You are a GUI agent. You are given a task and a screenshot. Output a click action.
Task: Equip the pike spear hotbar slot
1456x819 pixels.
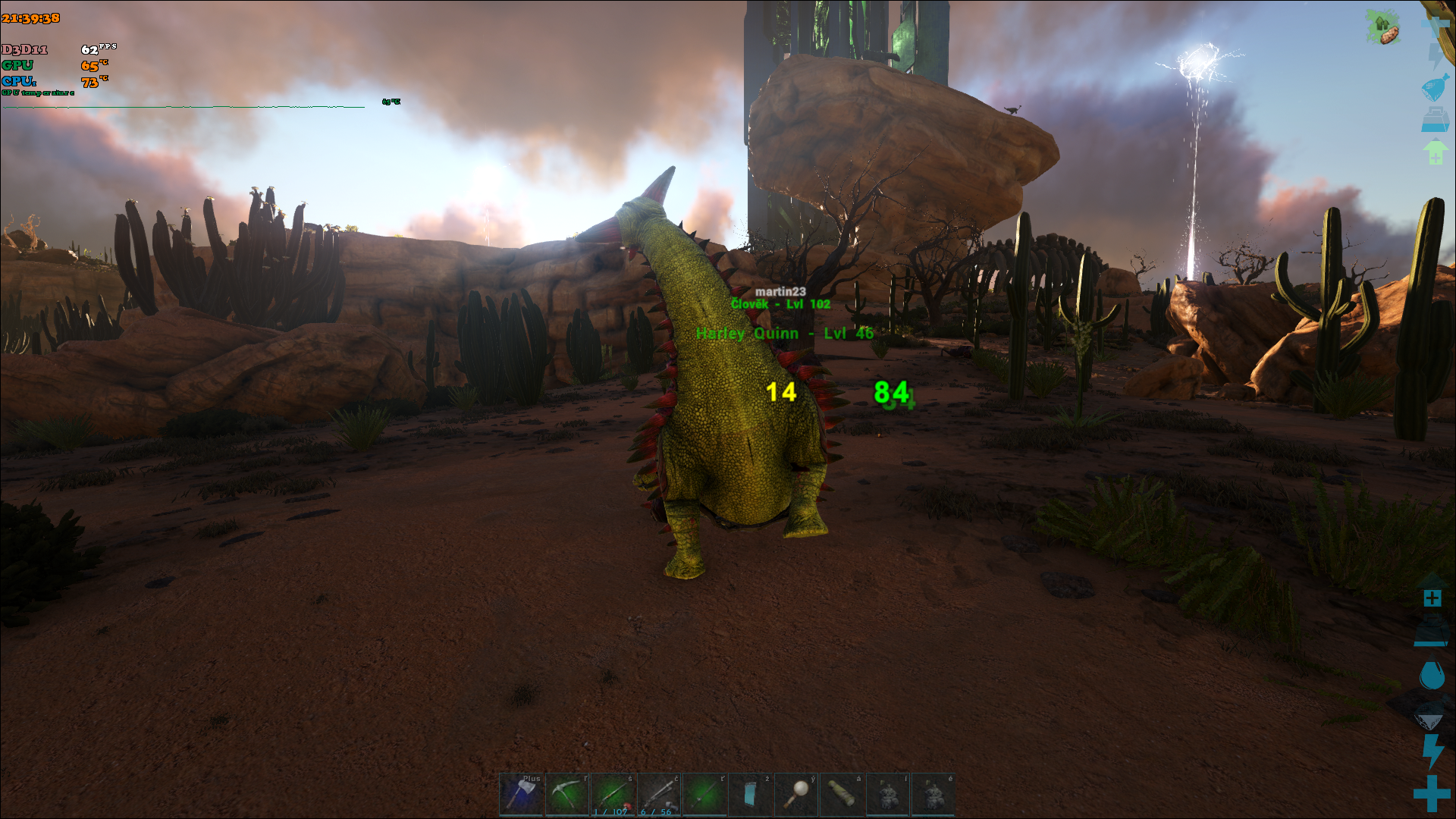coord(704,794)
